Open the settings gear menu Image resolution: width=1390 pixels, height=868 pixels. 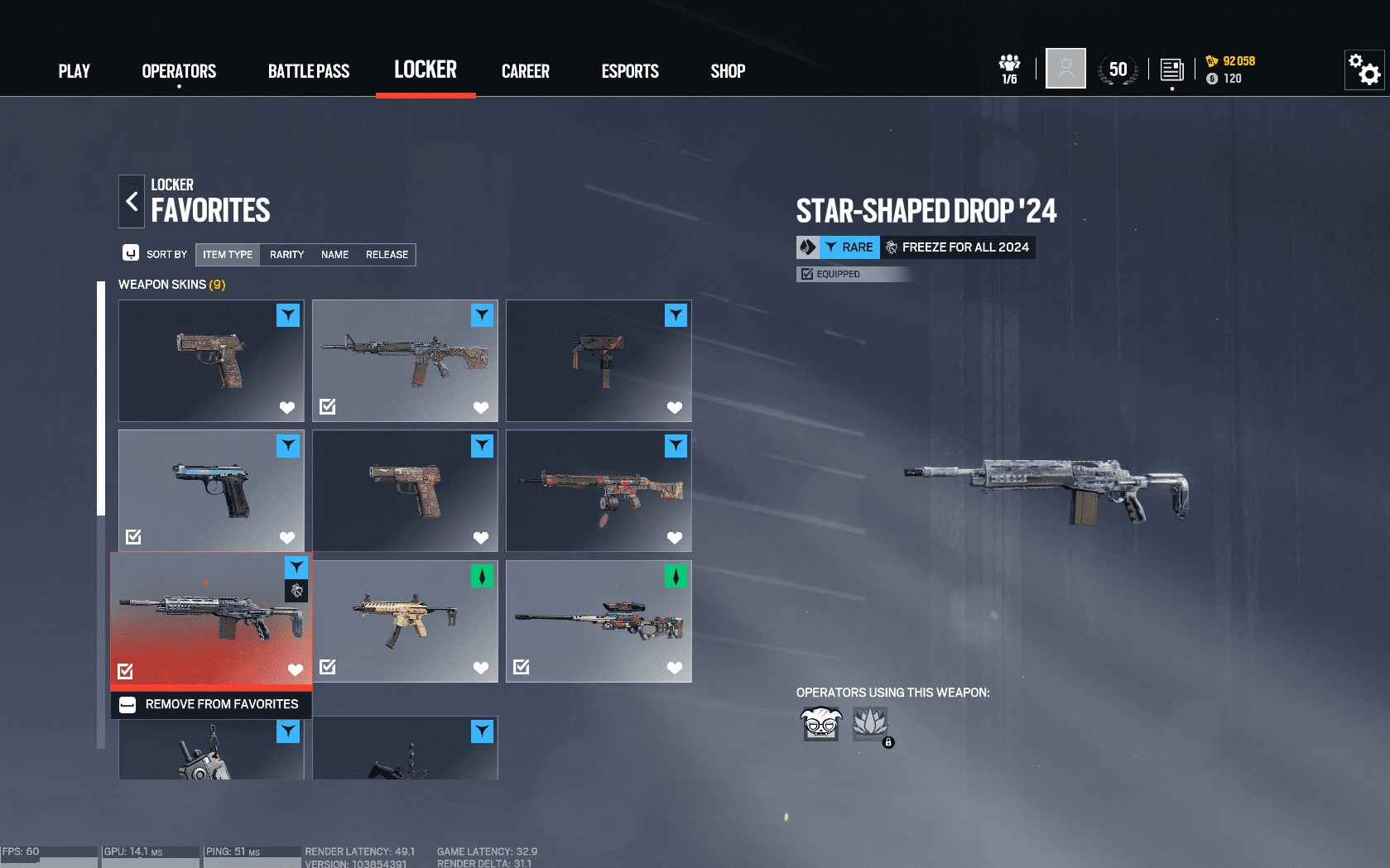(1364, 70)
